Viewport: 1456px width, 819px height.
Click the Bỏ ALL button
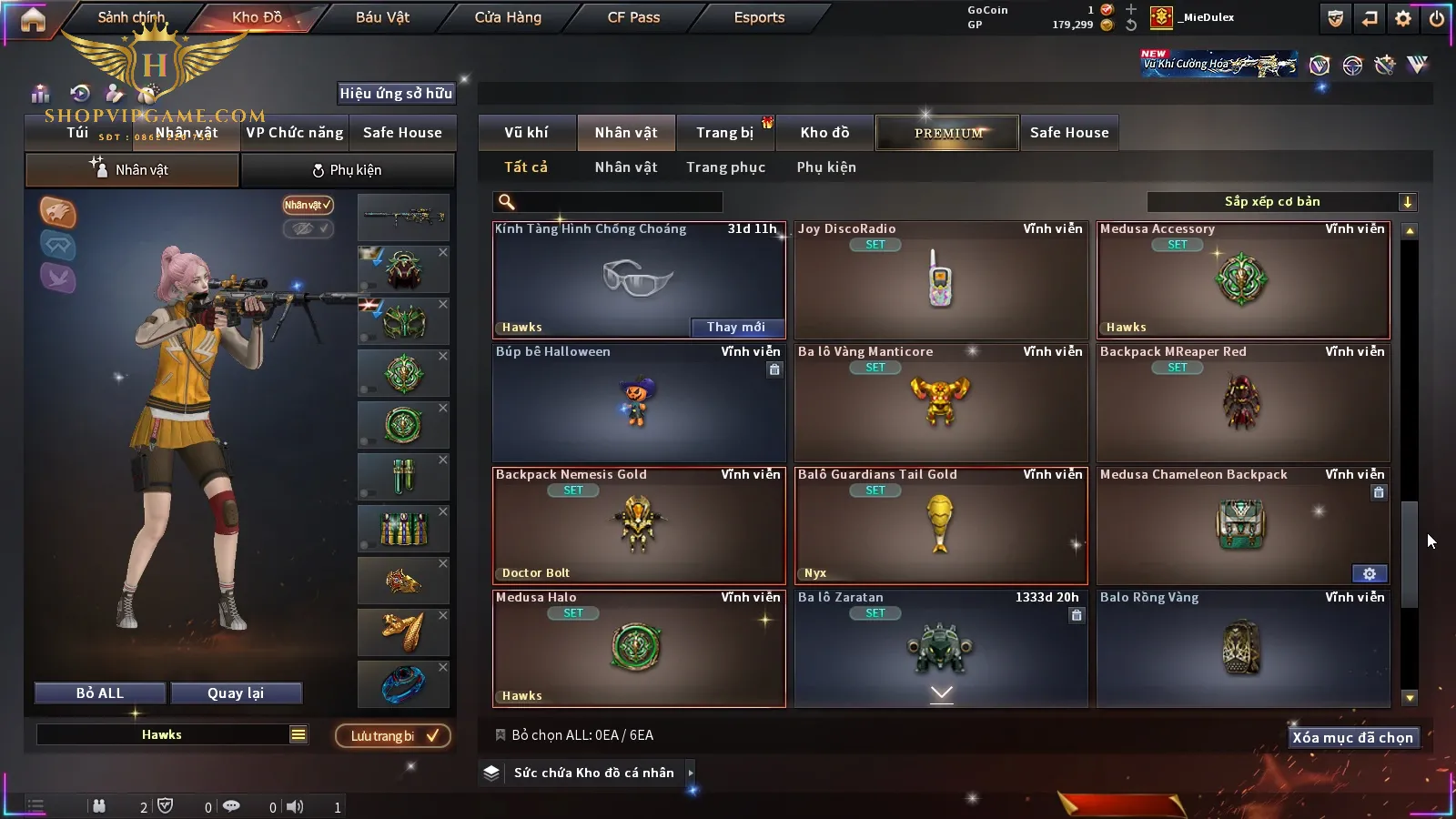pyautogui.click(x=100, y=693)
